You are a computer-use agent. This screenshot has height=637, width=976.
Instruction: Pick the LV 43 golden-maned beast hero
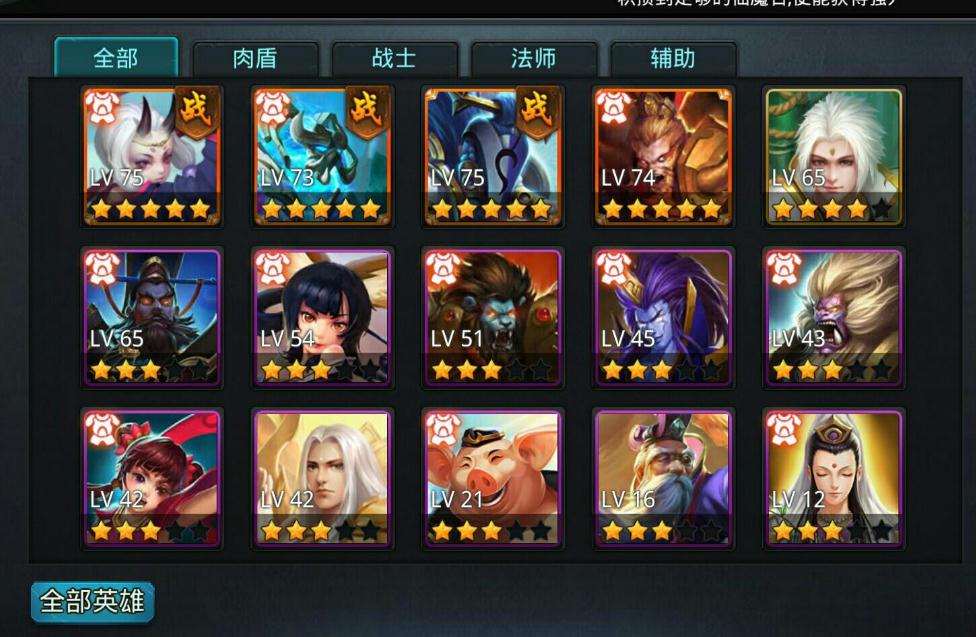coord(833,316)
